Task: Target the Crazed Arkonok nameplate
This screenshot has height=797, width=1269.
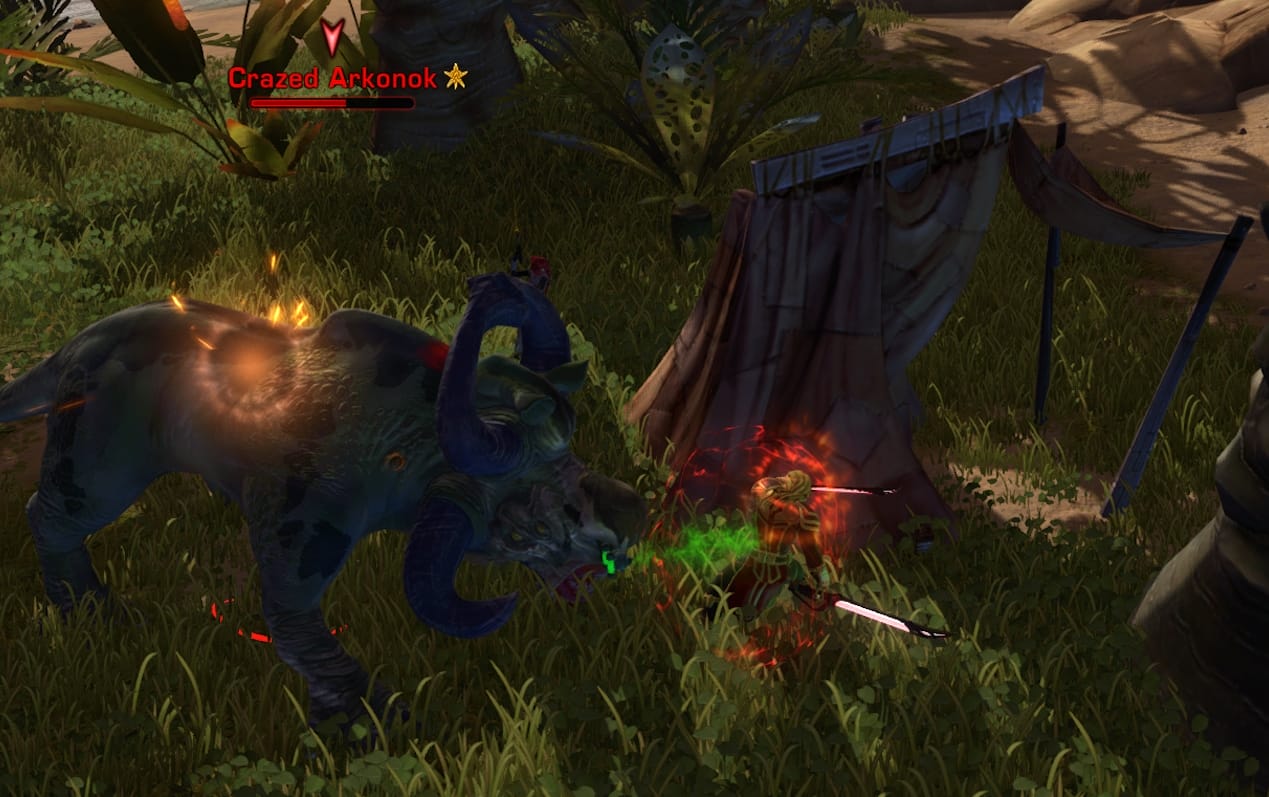Action: point(333,78)
